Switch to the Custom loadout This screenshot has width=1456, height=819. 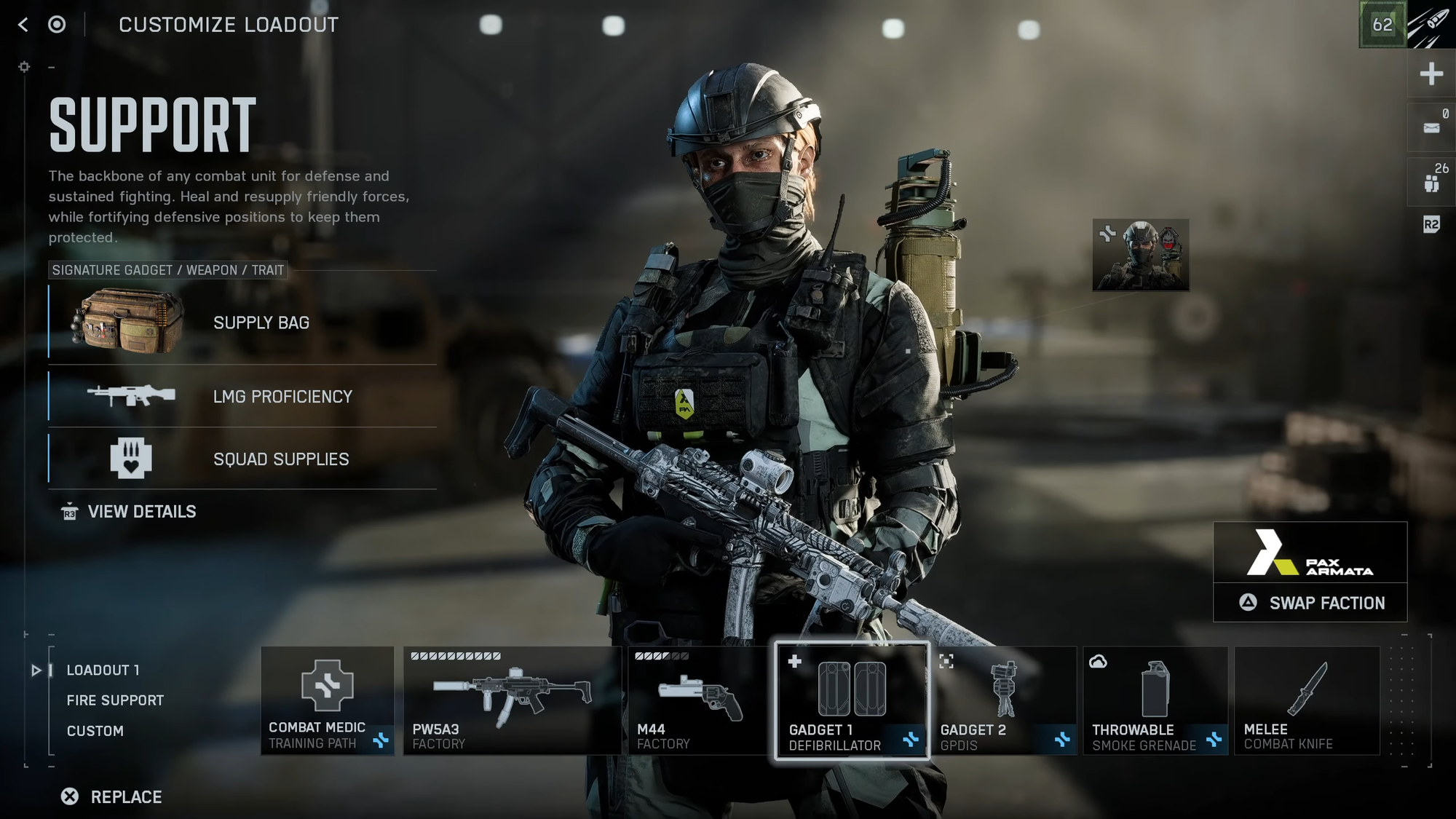pos(95,731)
